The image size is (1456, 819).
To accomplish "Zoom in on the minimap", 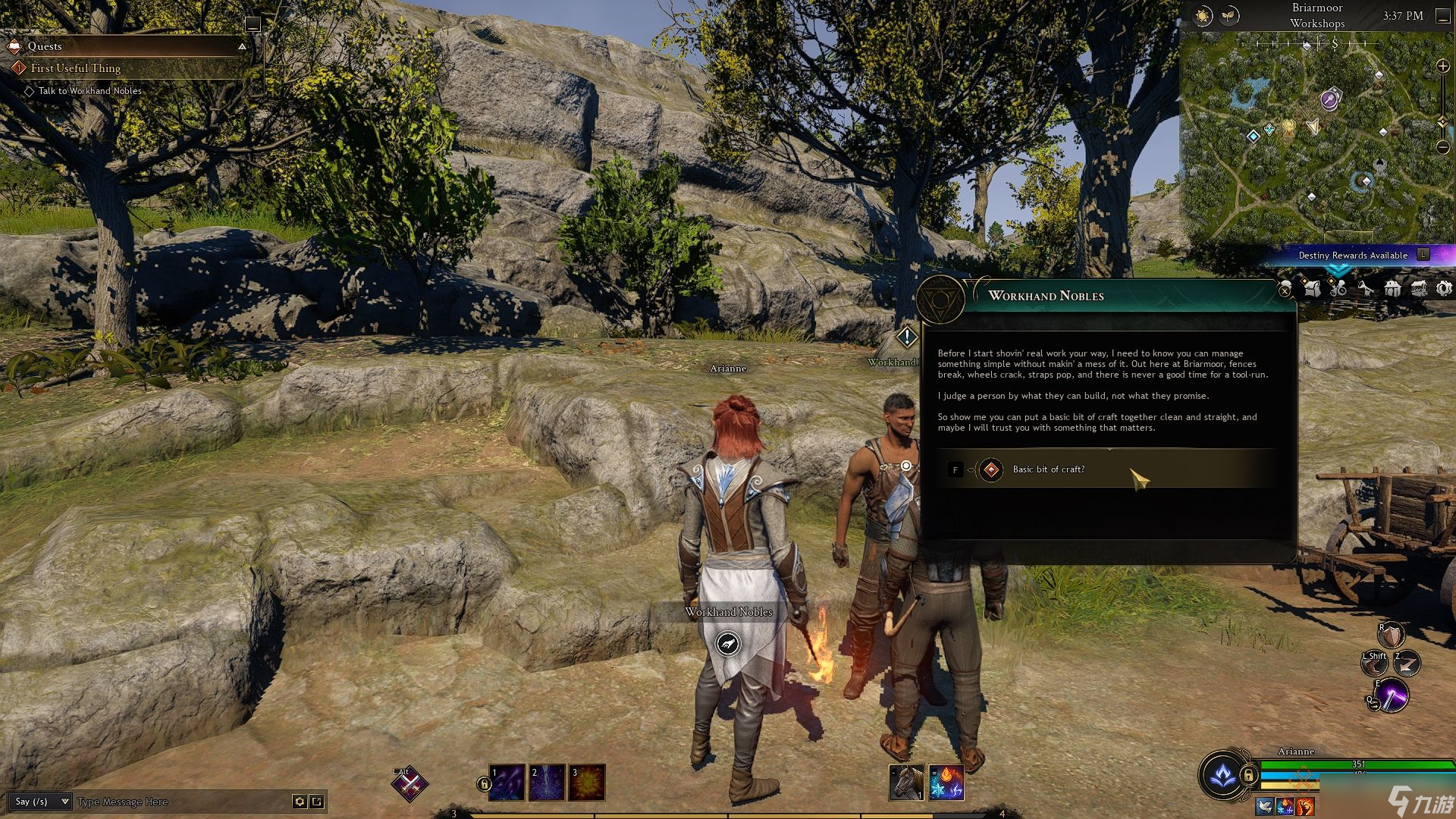I will pyautogui.click(x=1443, y=67).
